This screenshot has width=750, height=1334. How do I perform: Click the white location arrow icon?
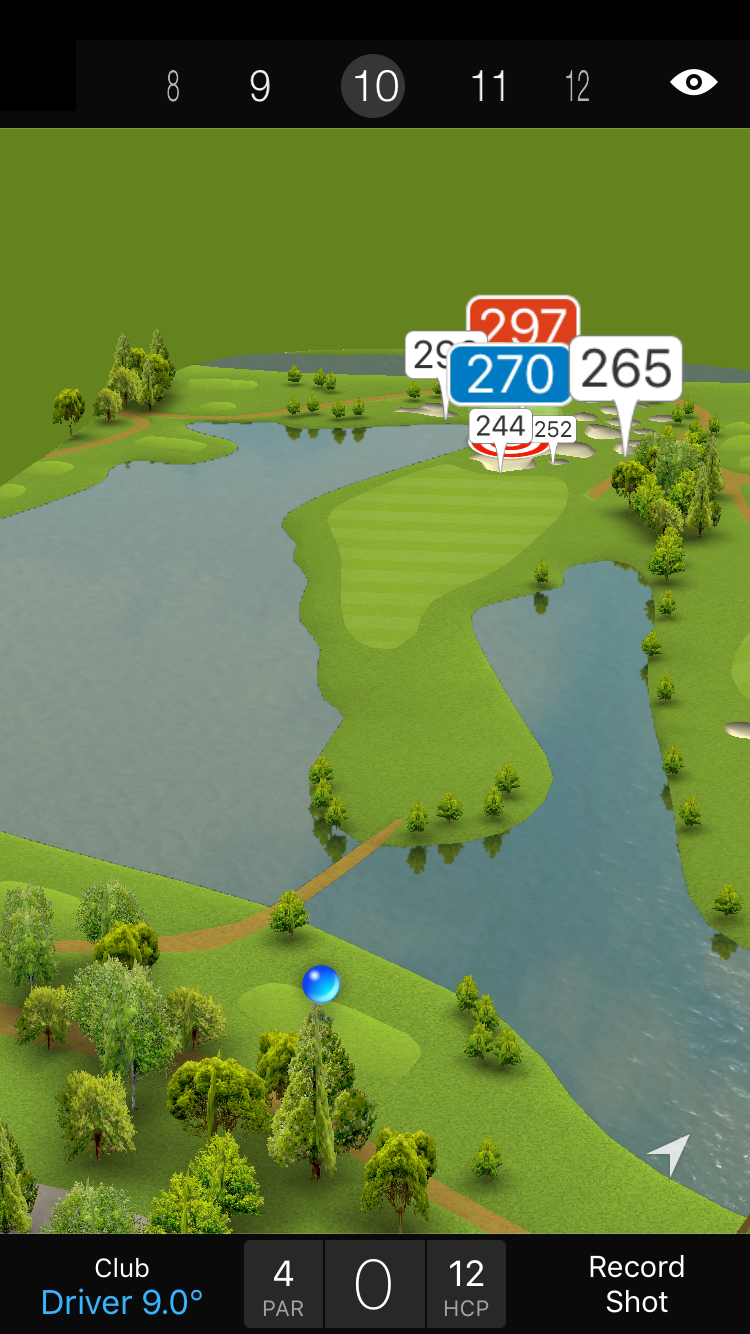point(669,1154)
